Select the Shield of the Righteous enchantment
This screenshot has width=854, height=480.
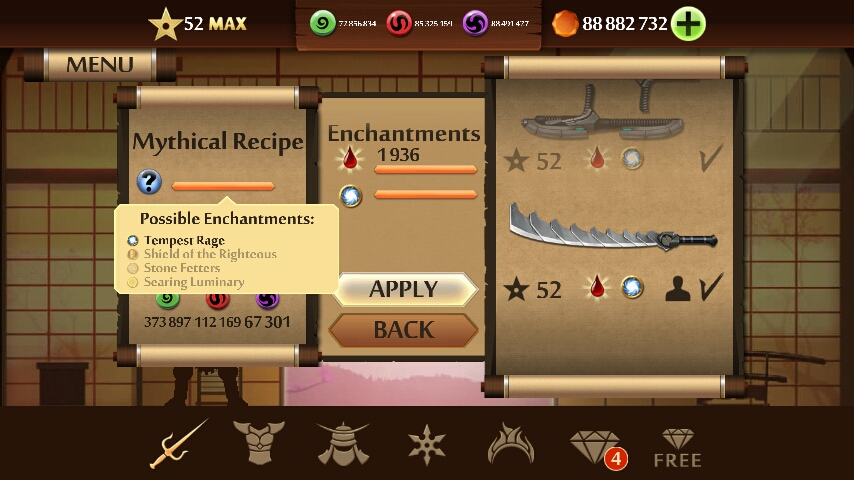click(209, 254)
